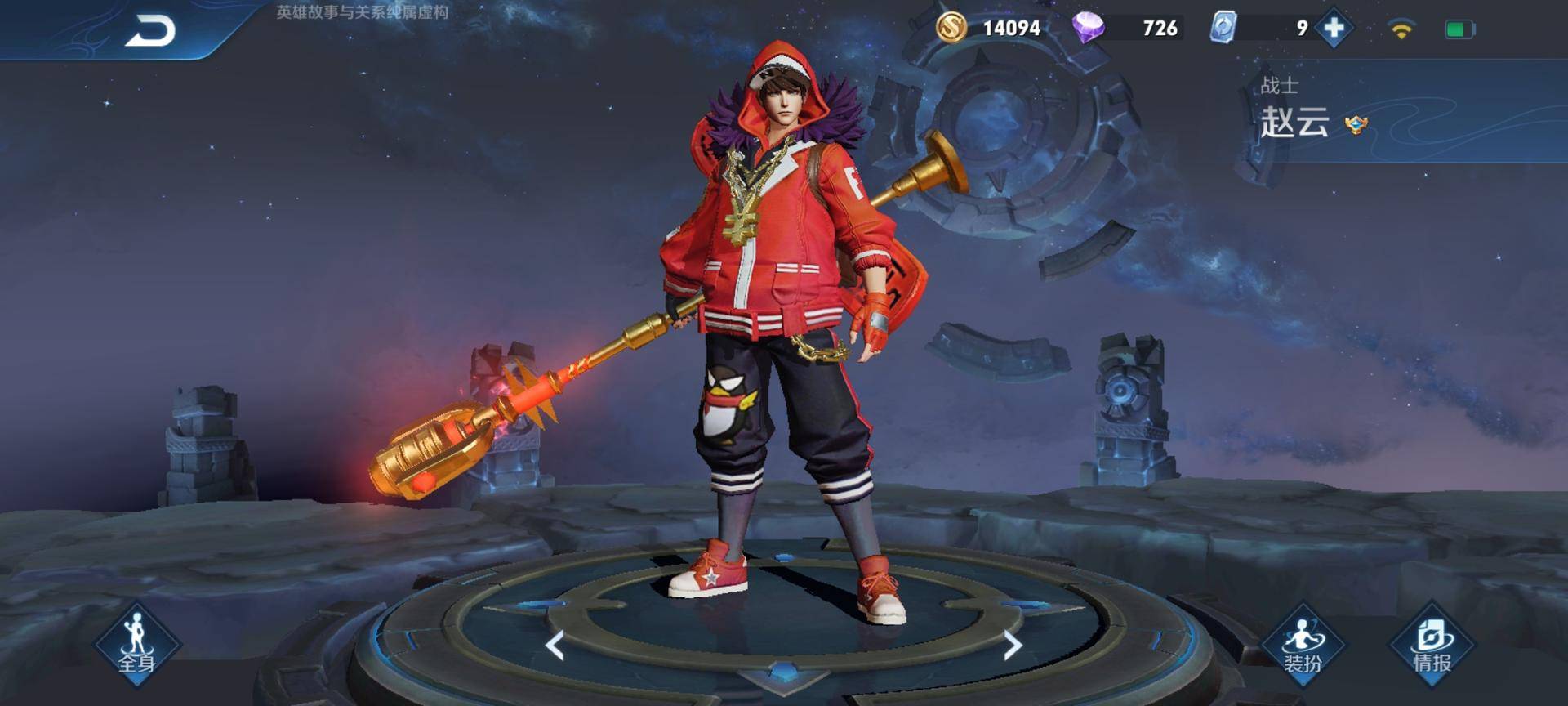
Task: Open the 装扮 outfit menu
Action: 1303,646
